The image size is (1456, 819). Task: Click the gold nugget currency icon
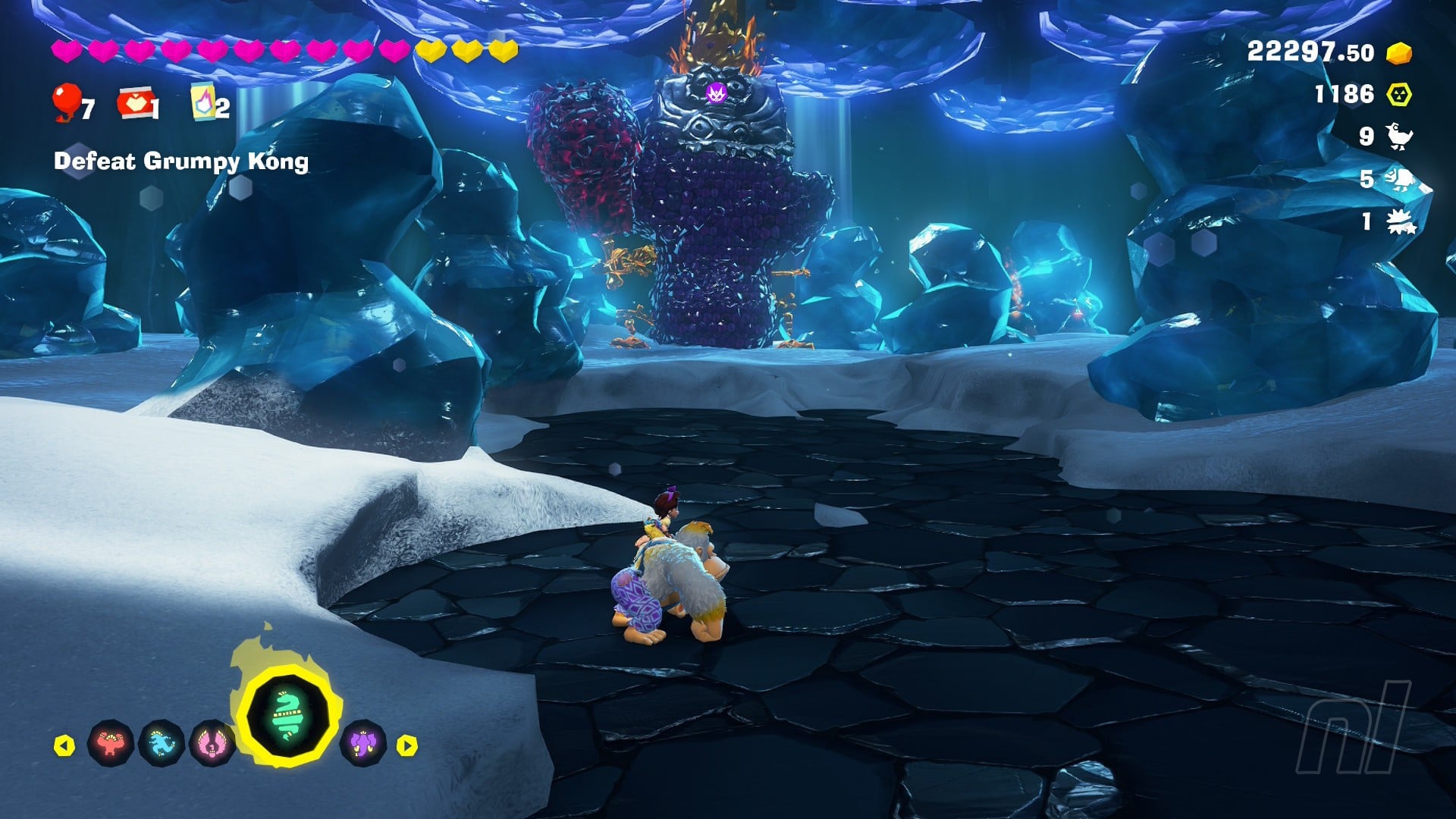(1399, 53)
